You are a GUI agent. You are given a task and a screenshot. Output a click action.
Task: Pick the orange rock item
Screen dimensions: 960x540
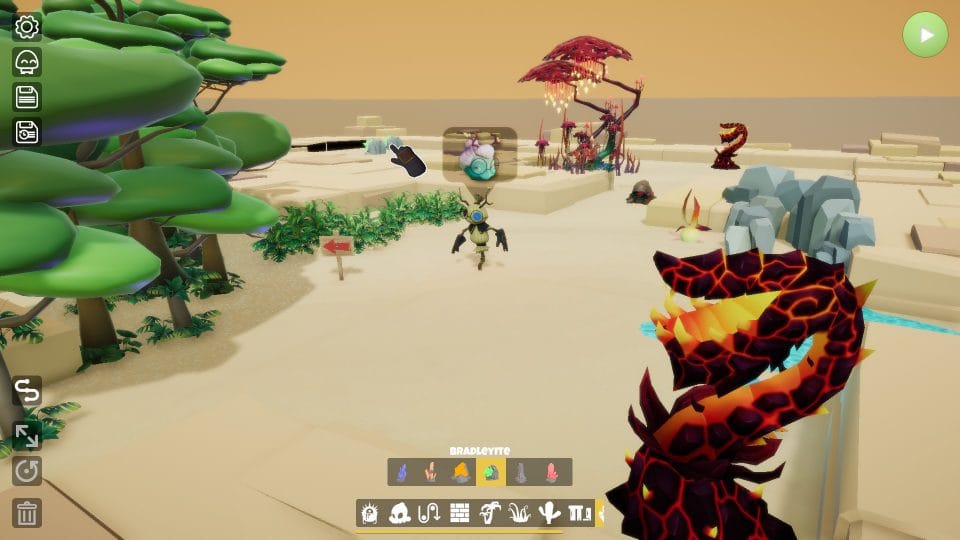click(x=461, y=472)
